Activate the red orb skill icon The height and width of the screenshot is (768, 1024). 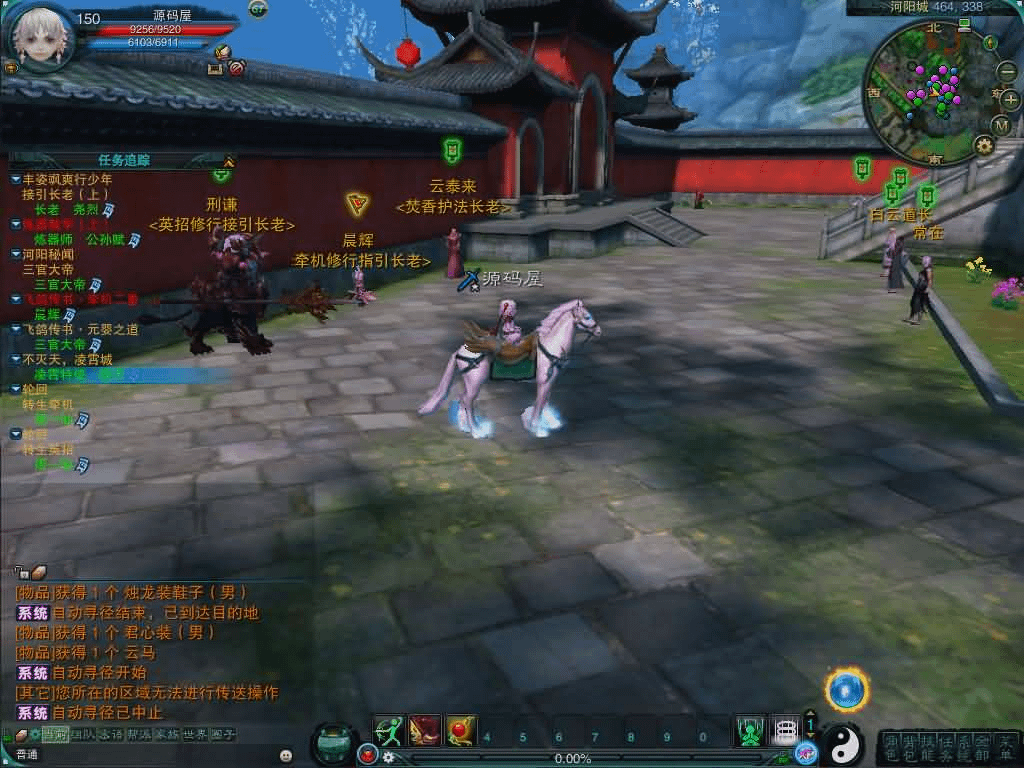pos(461,731)
